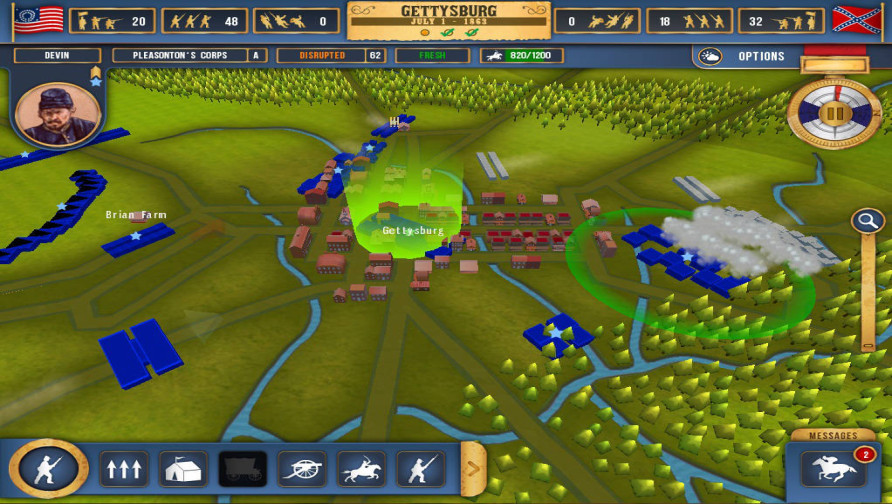Select the artillery cannon command
Screen dimensions: 892x504
[301, 469]
